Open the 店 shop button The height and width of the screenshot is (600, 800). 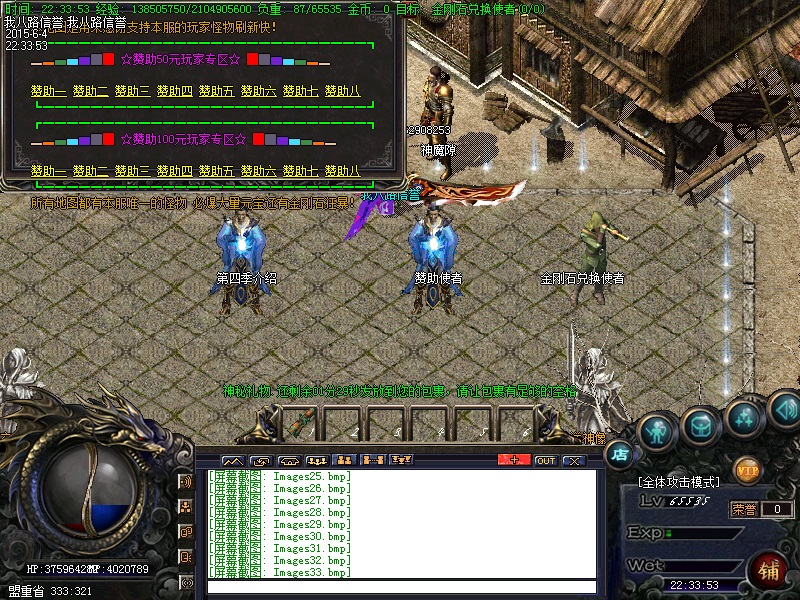point(619,453)
